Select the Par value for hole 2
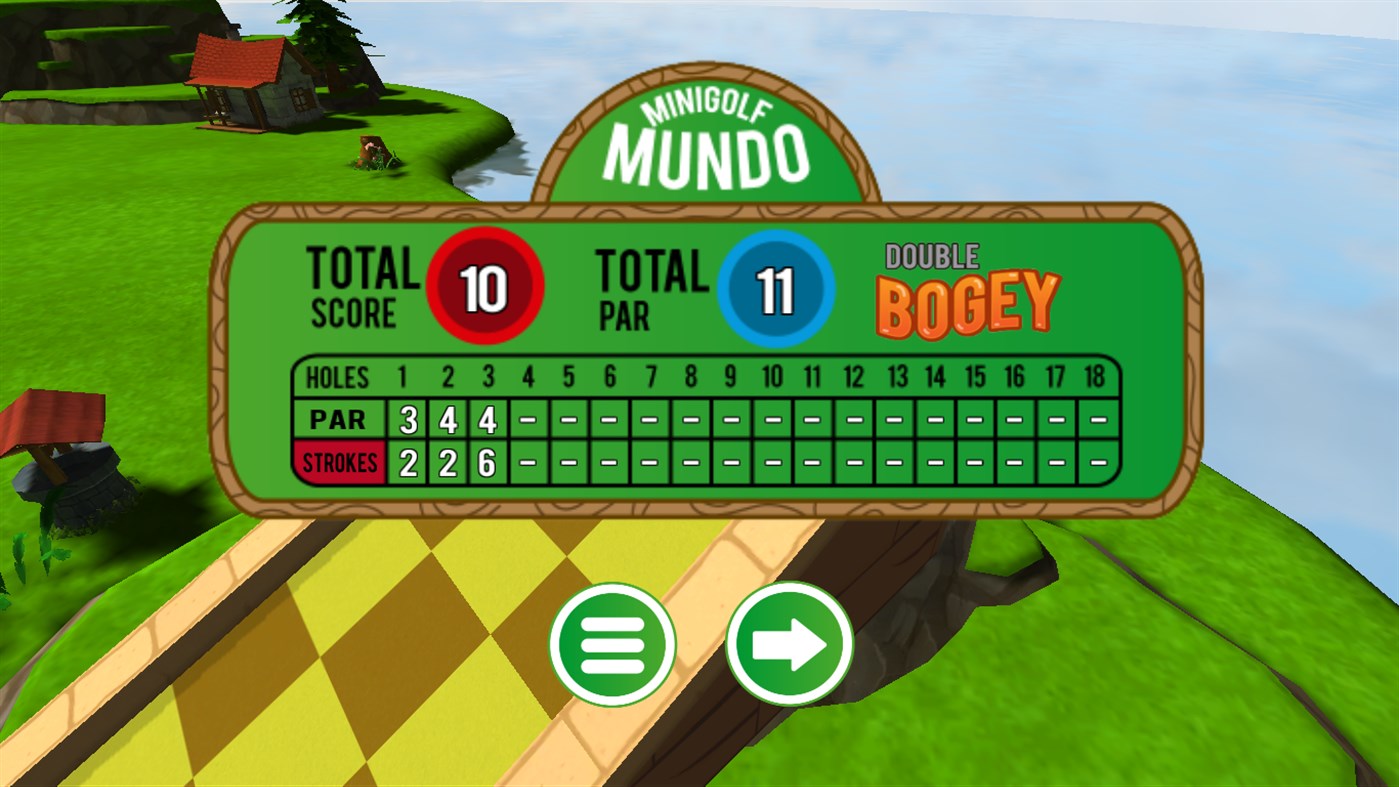 pos(447,420)
